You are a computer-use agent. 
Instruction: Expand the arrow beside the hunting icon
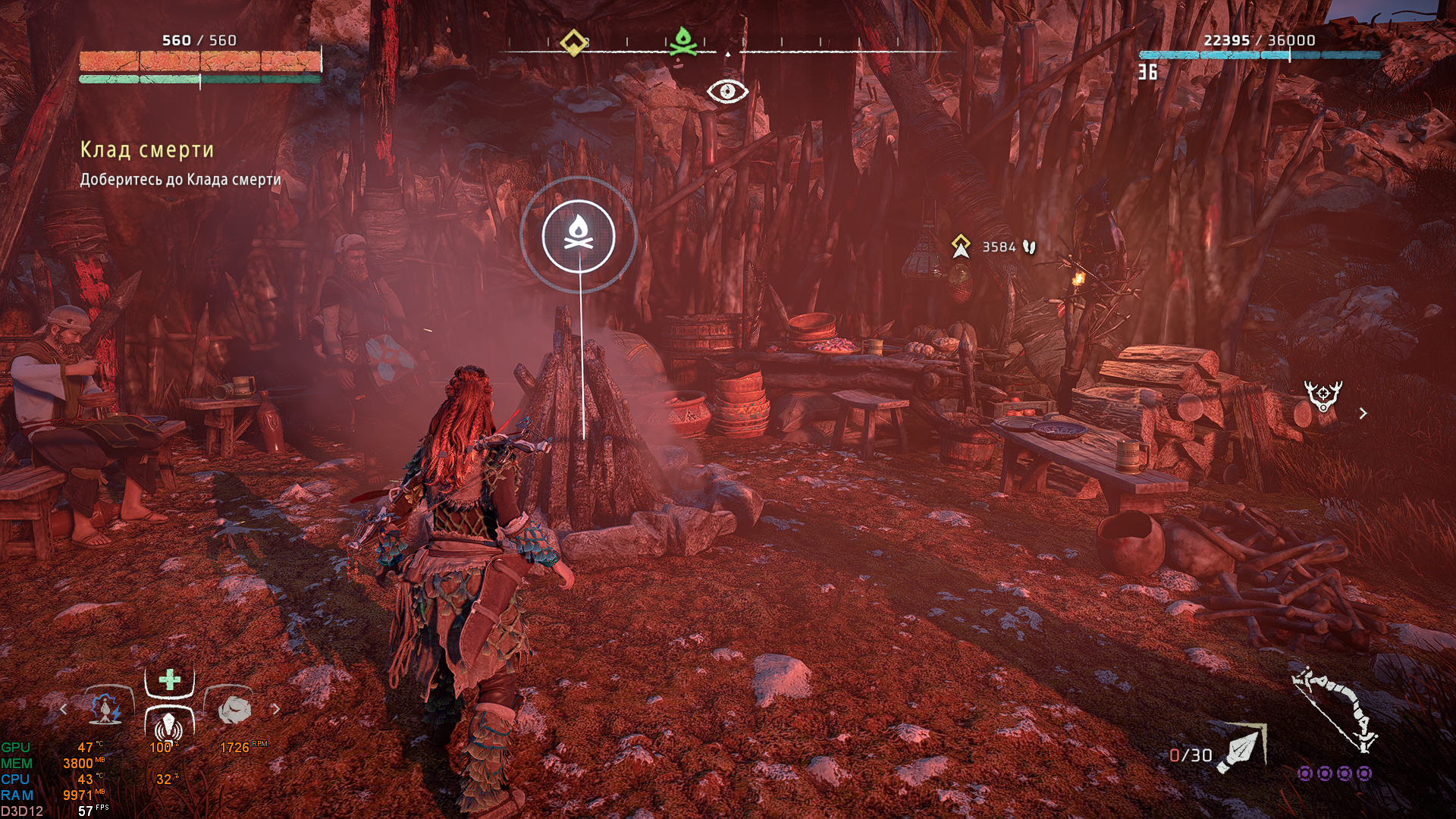(x=1363, y=413)
